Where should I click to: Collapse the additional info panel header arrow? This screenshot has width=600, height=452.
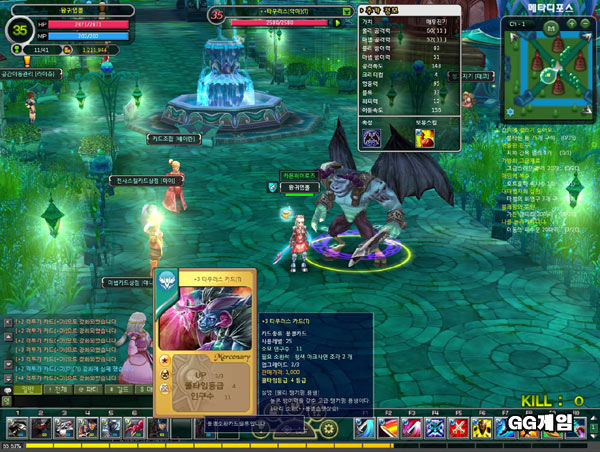pos(362,8)
